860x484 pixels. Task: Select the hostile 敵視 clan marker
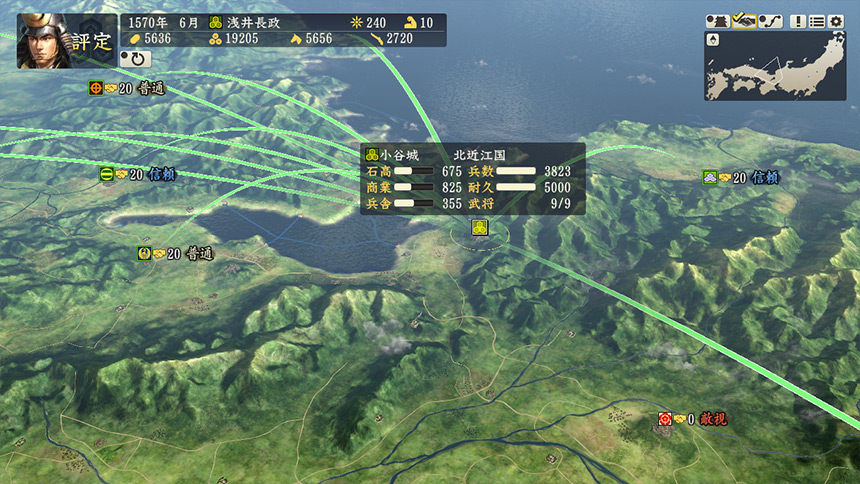coord(664,419)
